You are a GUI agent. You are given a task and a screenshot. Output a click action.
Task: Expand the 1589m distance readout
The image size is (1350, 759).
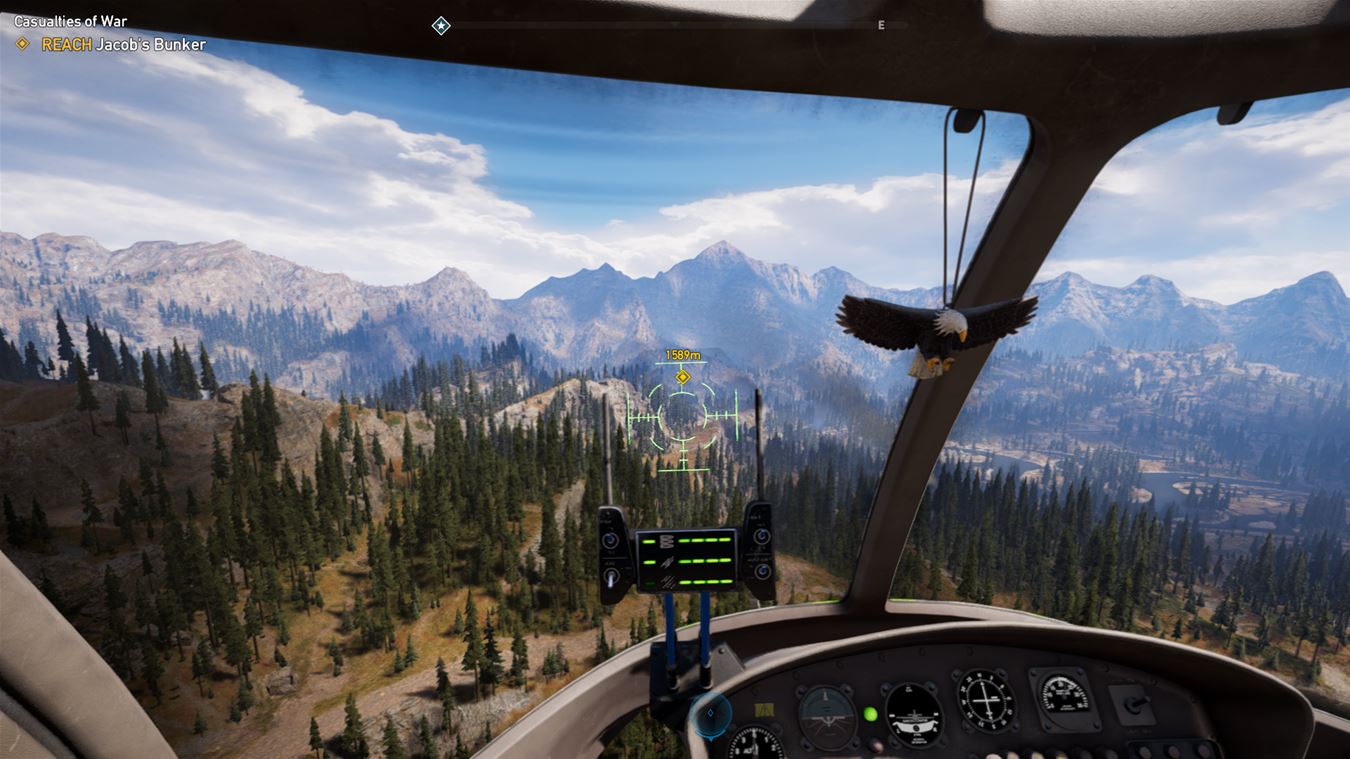pyautogui.click(x=684, y=354)
